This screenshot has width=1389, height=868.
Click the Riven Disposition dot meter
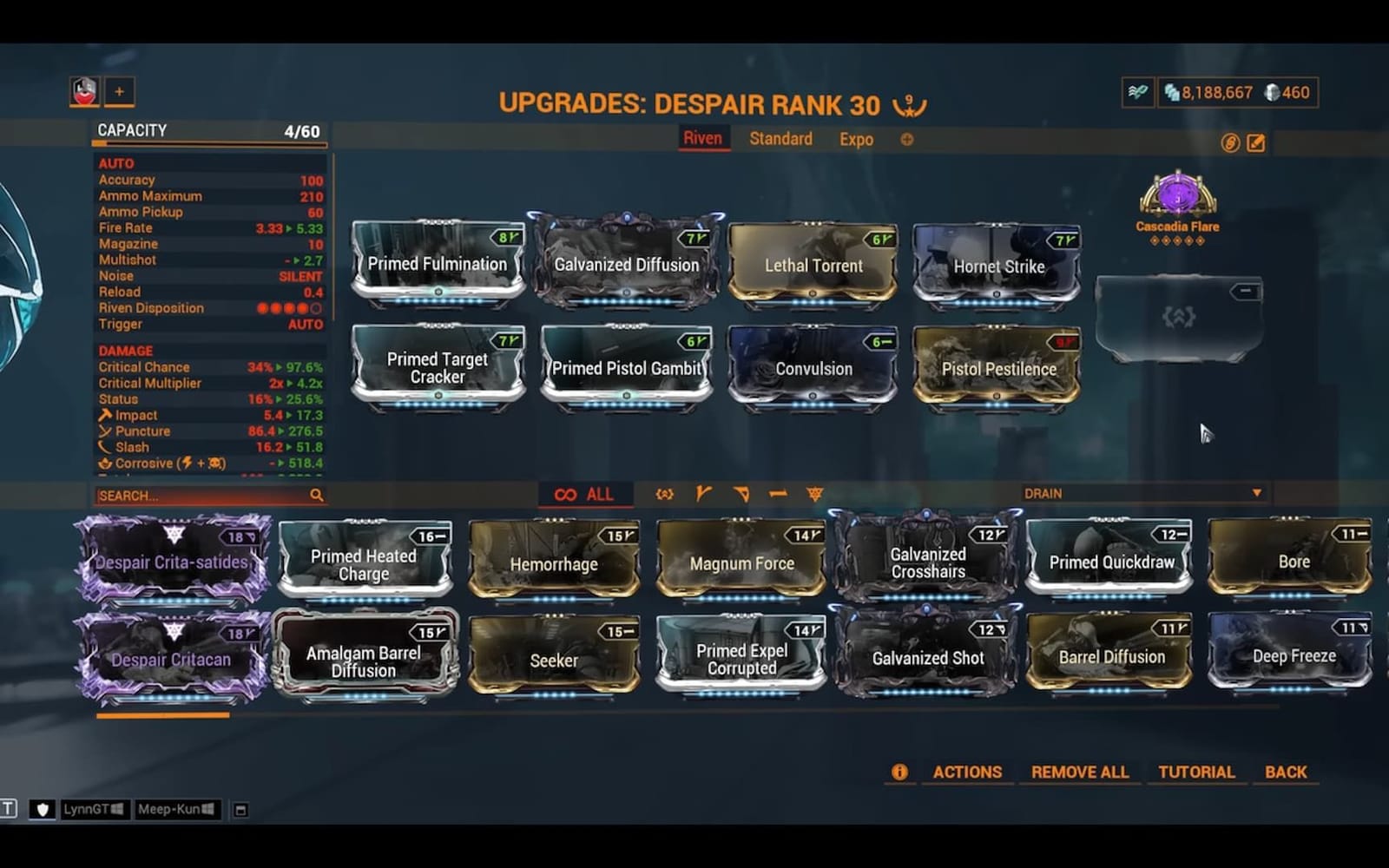click(x=289, y=307)
